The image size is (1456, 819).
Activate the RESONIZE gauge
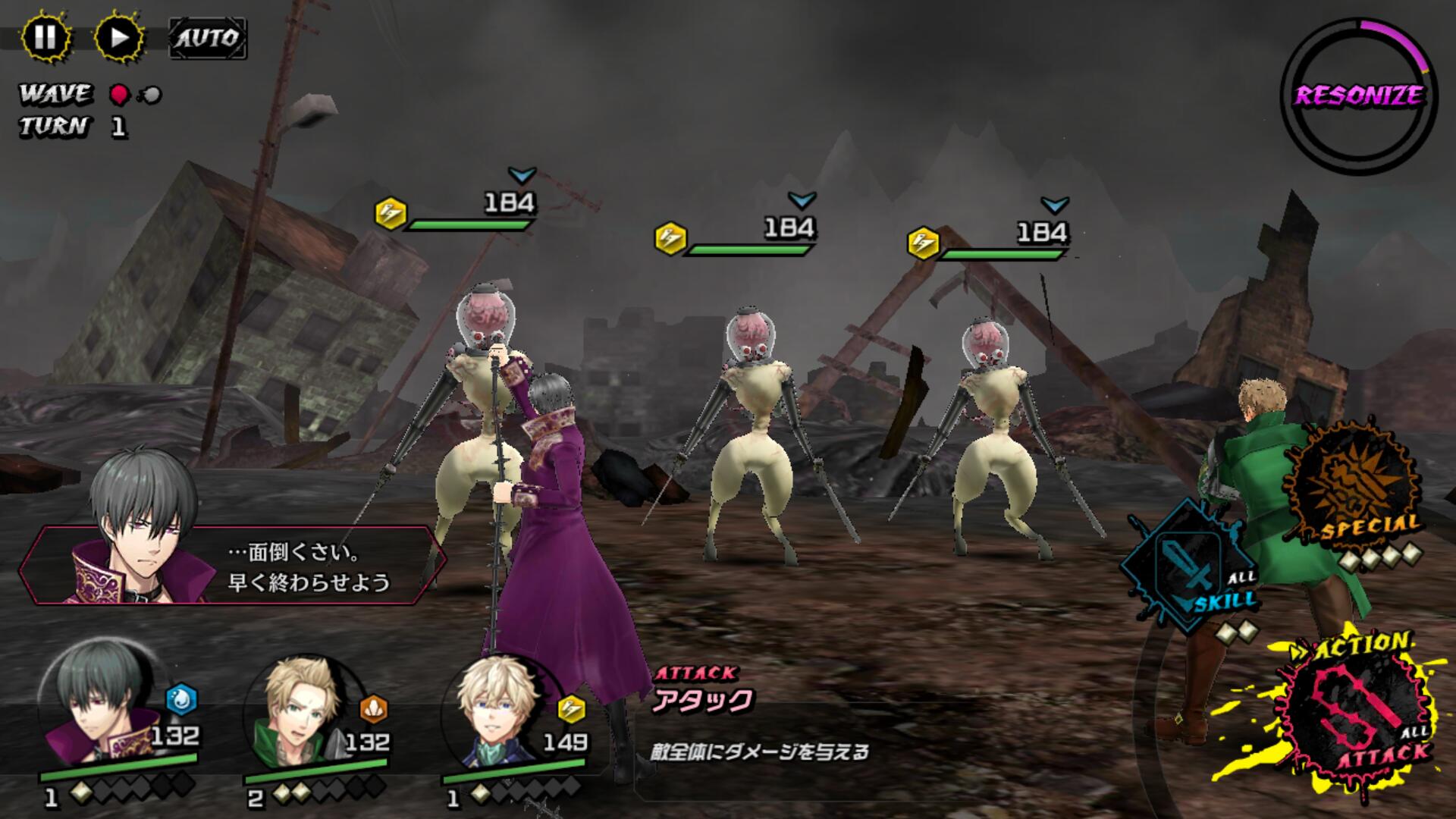click(x=1358, y=96)
